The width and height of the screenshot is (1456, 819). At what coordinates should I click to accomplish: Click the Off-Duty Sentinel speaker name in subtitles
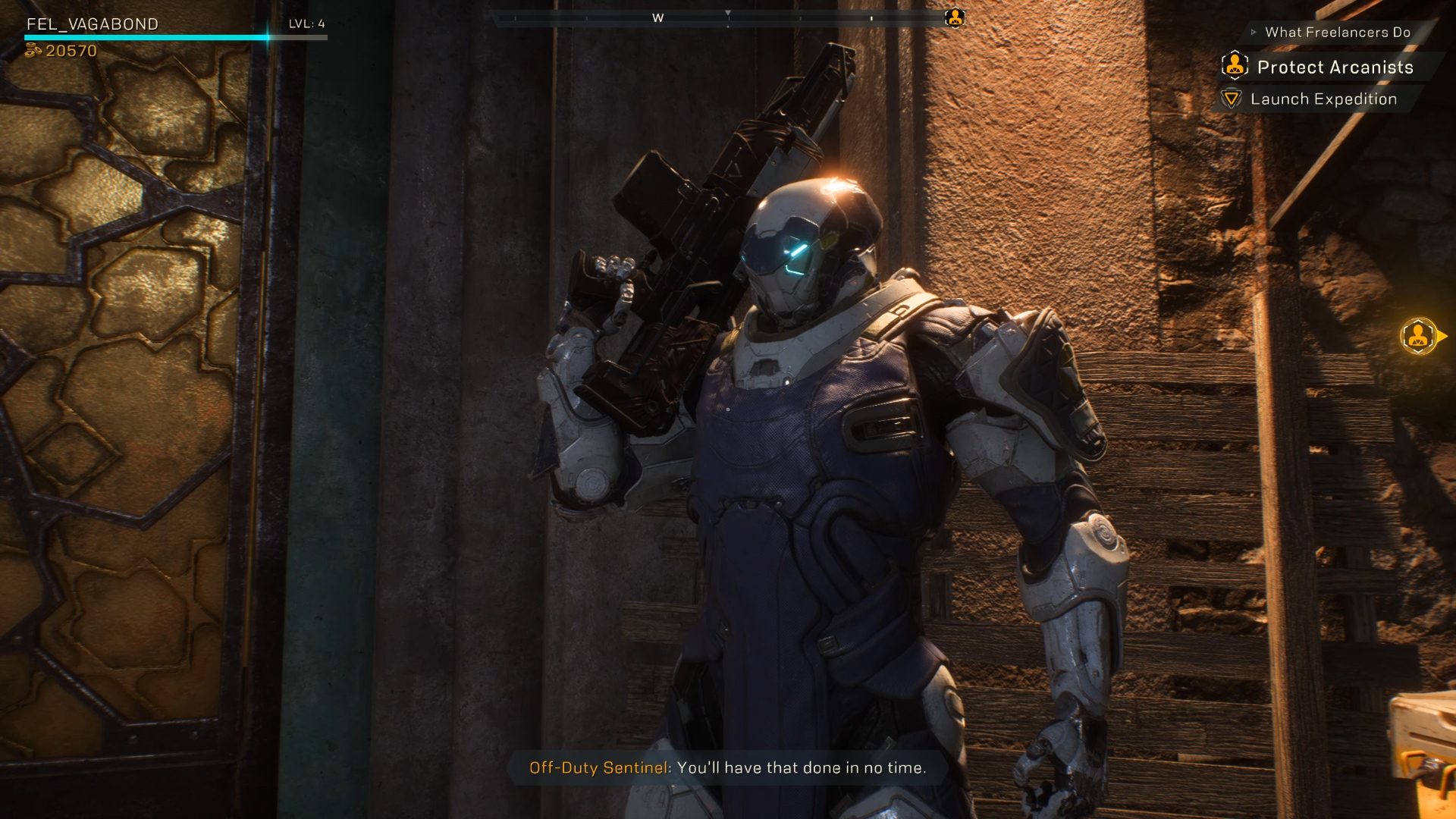[x=598, y=767]
